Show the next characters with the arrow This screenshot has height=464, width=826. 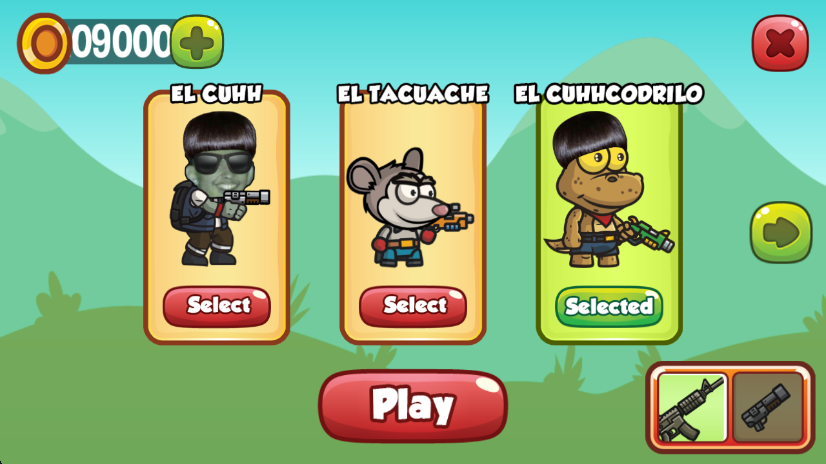click(x=780, y=232)
